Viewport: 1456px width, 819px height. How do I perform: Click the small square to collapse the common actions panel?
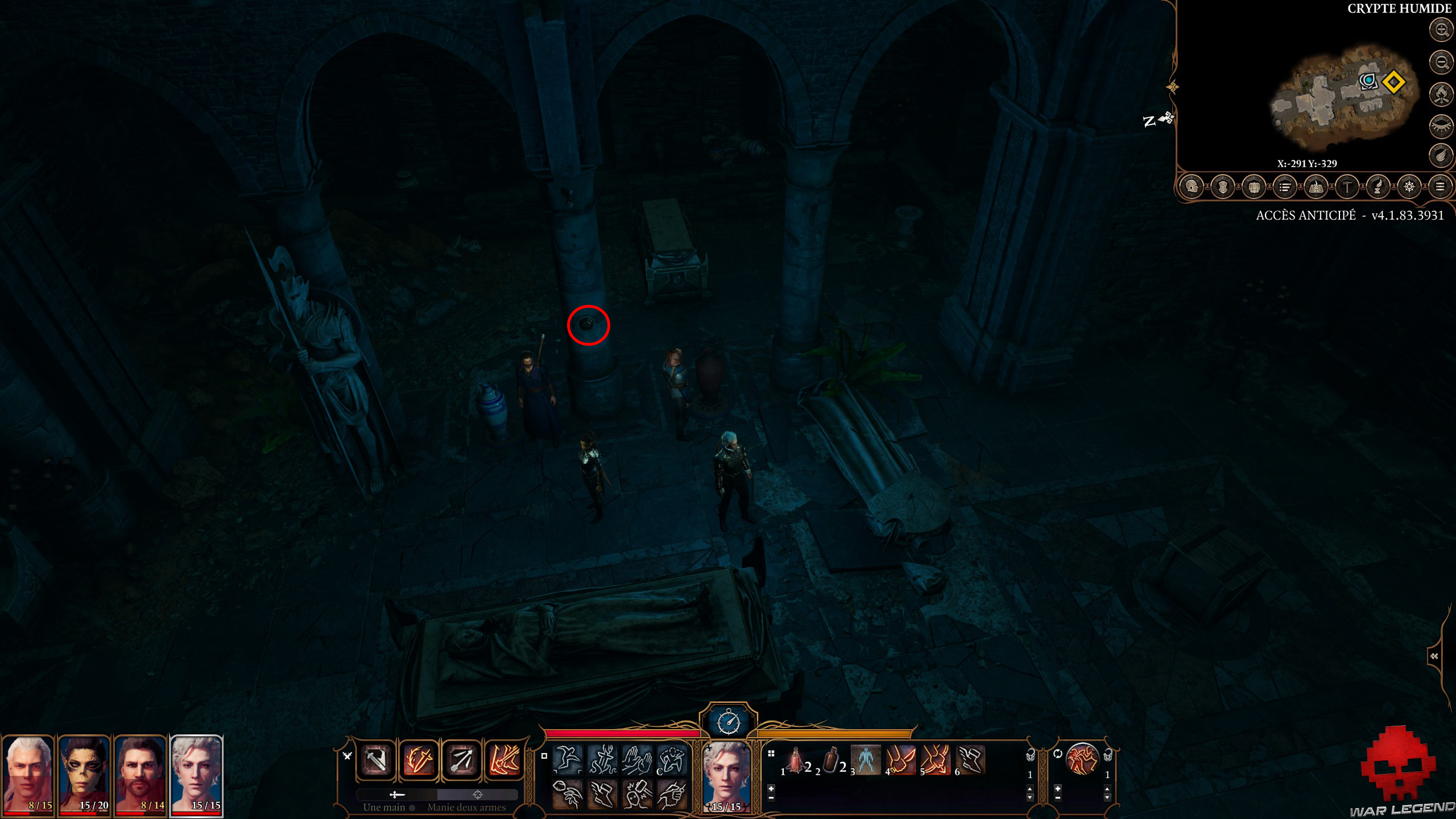click(x=545, y=757)
